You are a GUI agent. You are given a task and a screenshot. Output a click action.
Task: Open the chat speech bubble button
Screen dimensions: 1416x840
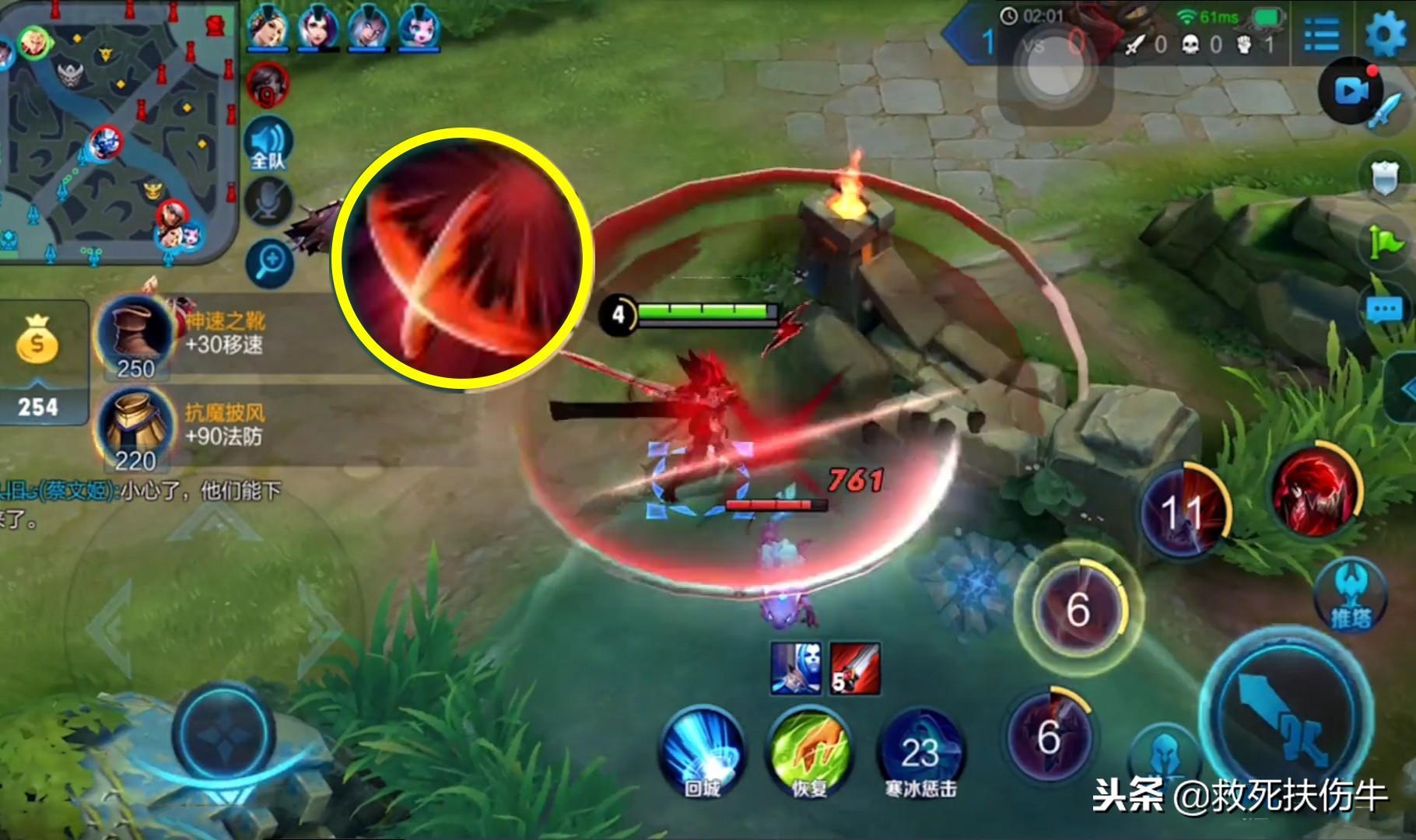[1385, 312]
